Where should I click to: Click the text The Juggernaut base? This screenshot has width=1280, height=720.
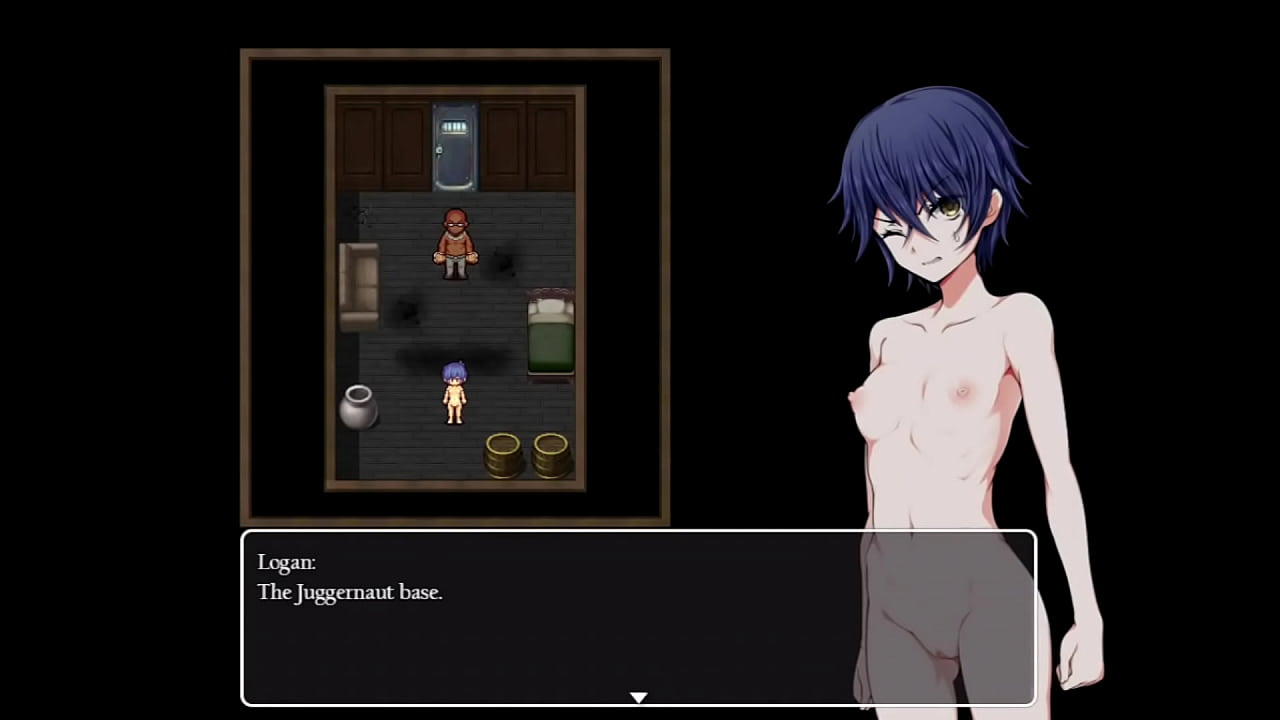click(x=349, y=592)
